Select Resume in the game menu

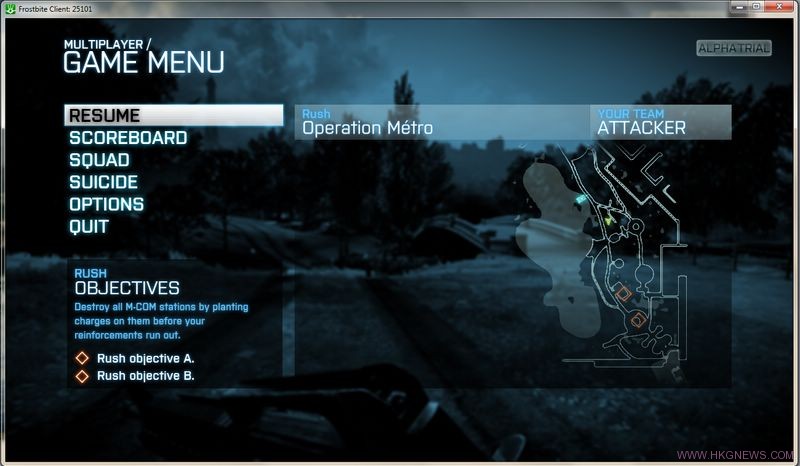coord(105,116)
